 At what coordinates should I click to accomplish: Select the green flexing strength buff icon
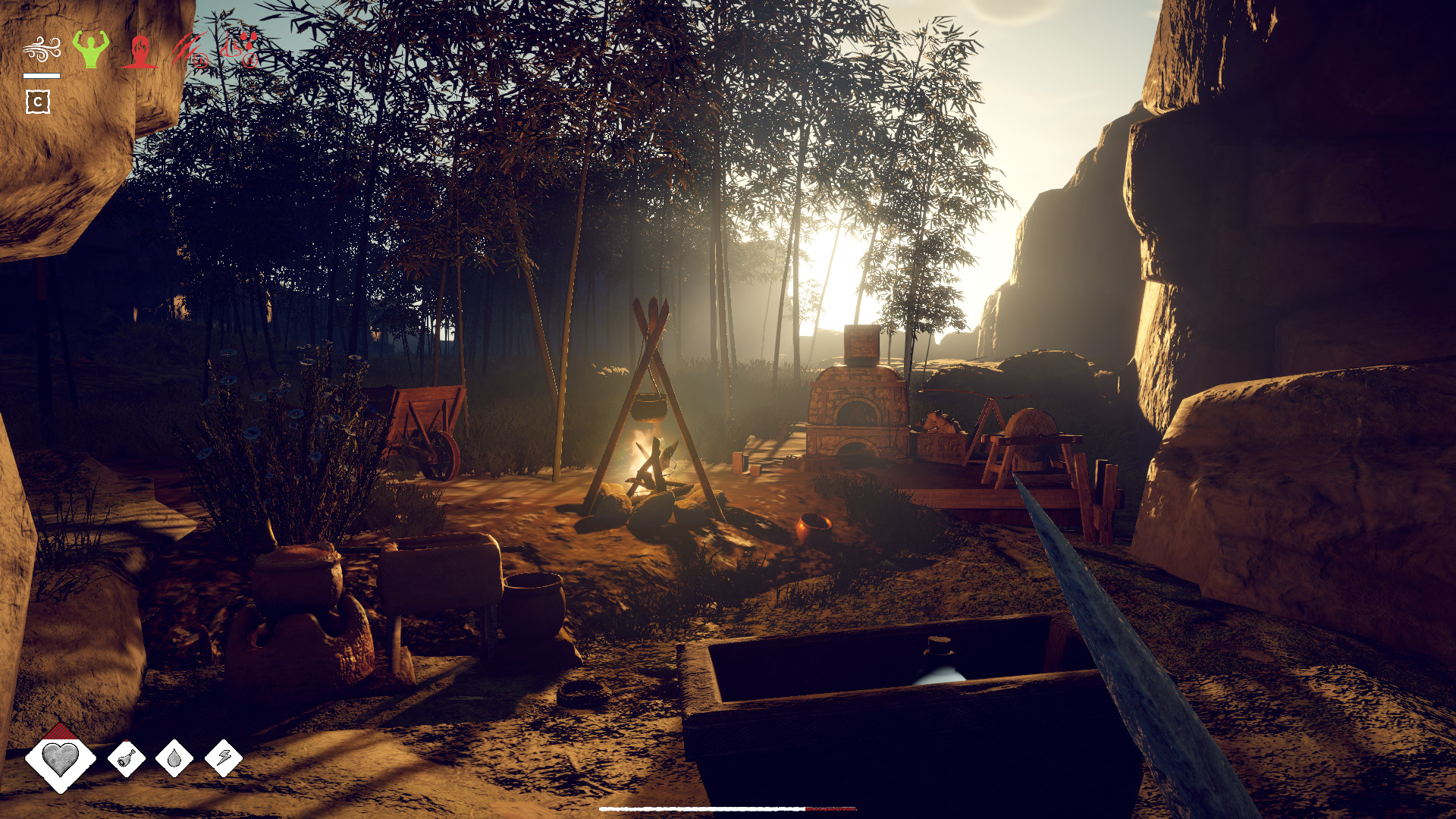91,49
